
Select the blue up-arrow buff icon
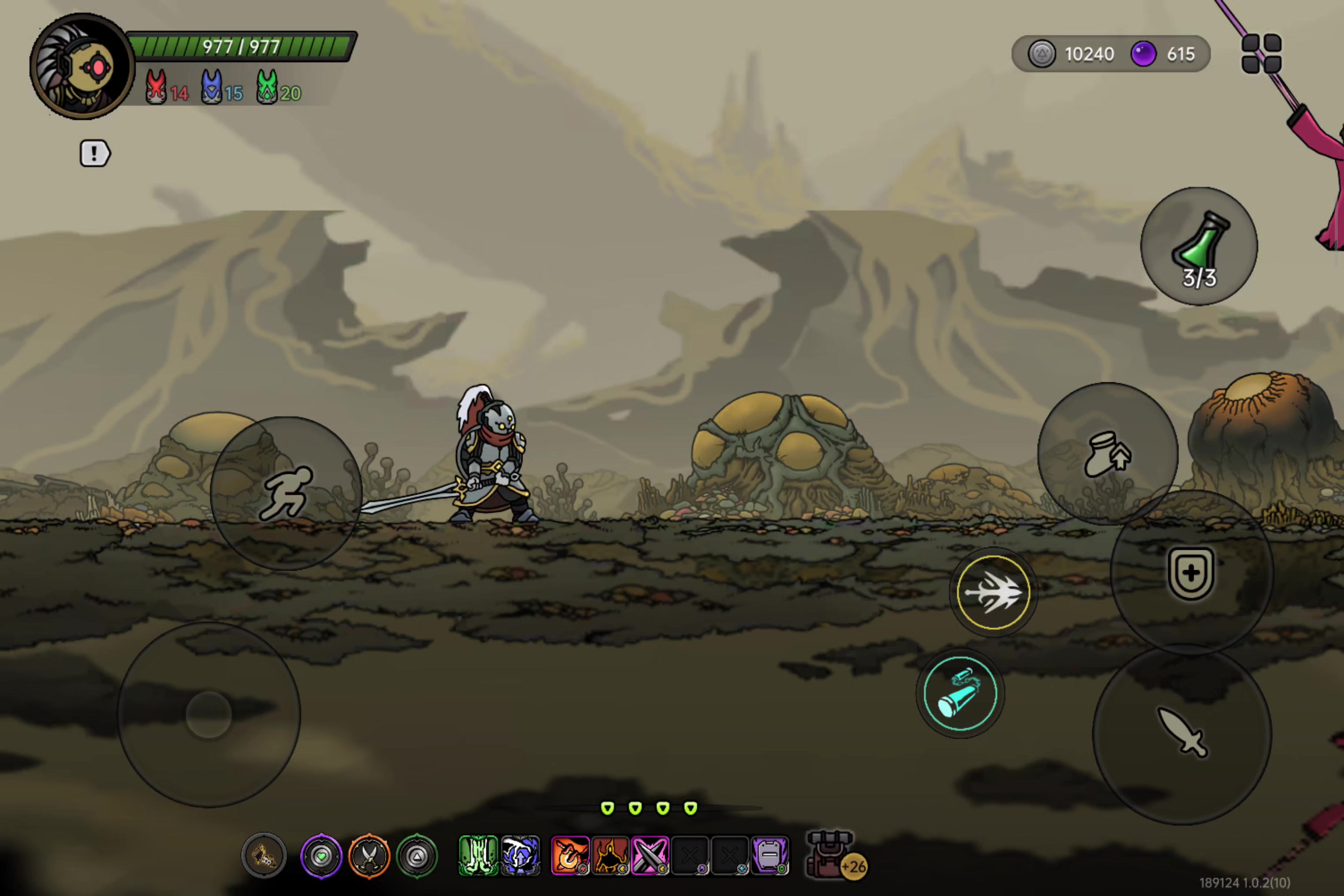pyautogui.click(x=520, y=855)
